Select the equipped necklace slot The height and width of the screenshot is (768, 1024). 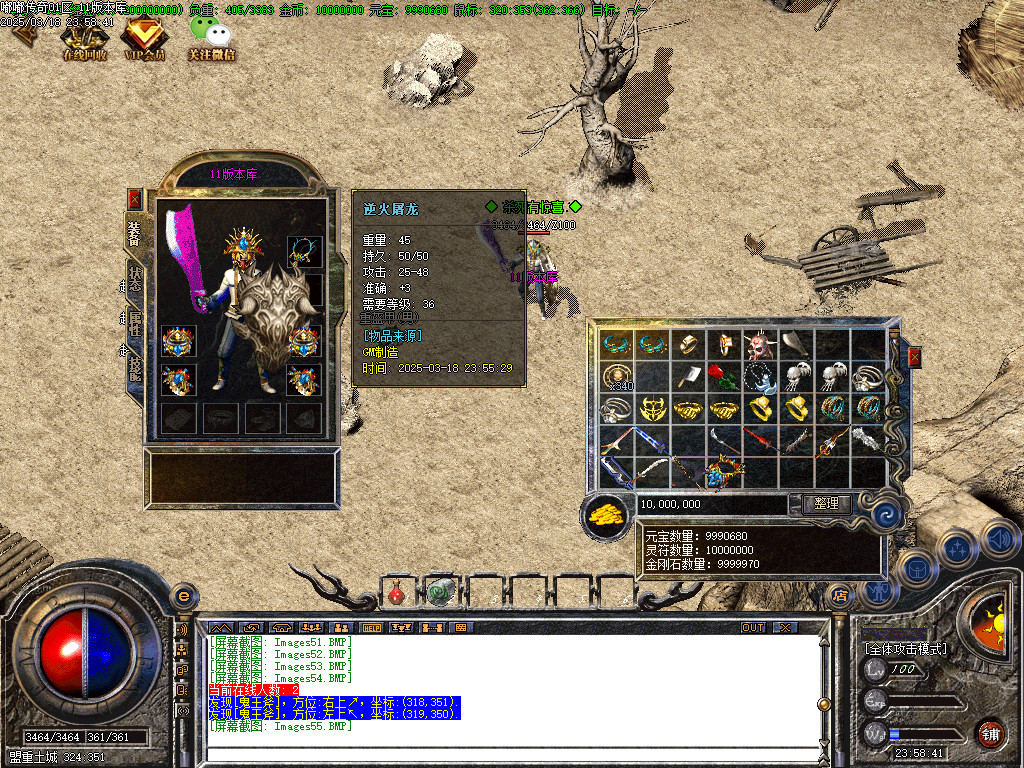point(304,248)
